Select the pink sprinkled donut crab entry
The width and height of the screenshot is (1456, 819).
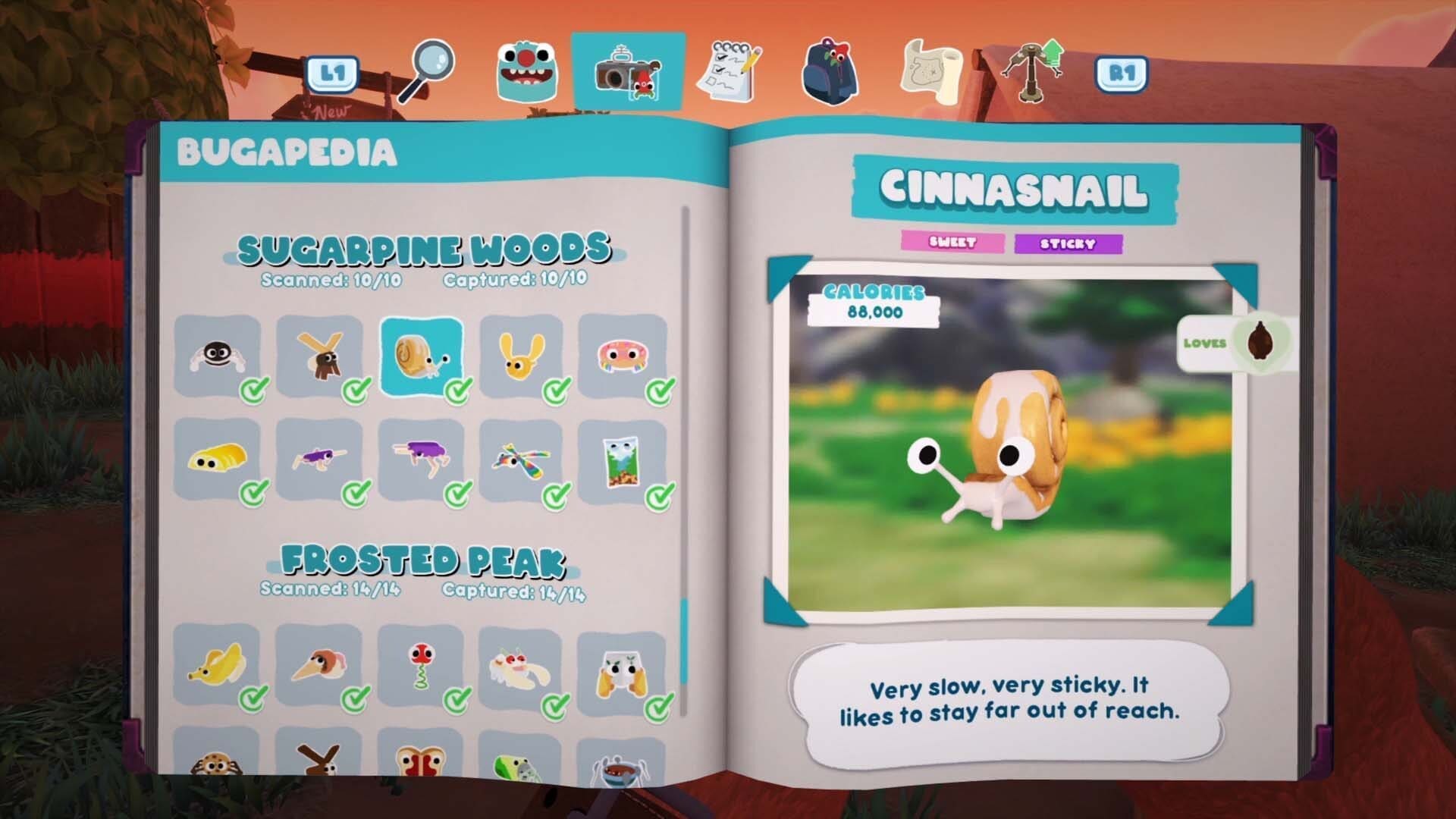click(x=622, y=356)
